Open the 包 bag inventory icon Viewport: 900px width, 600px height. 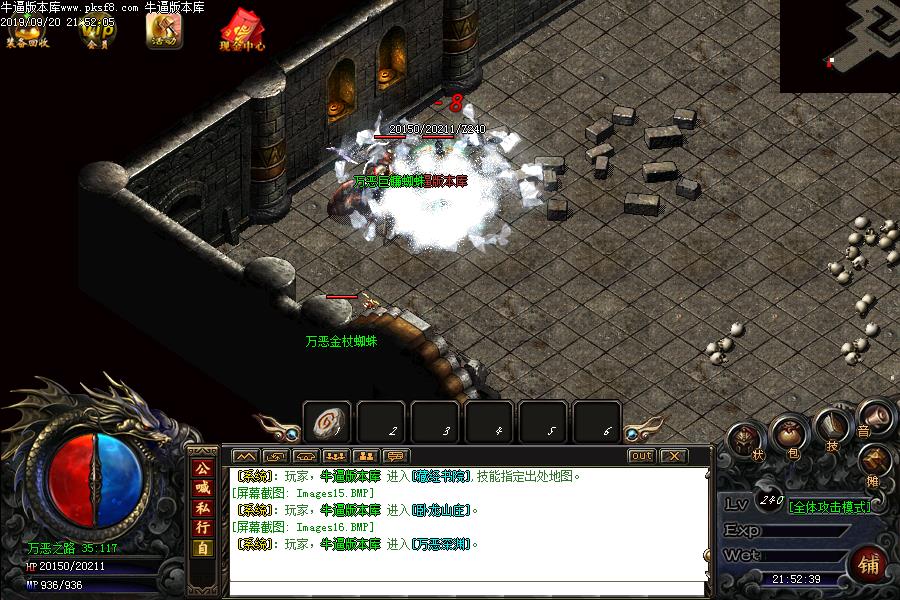tap(789, 436)
